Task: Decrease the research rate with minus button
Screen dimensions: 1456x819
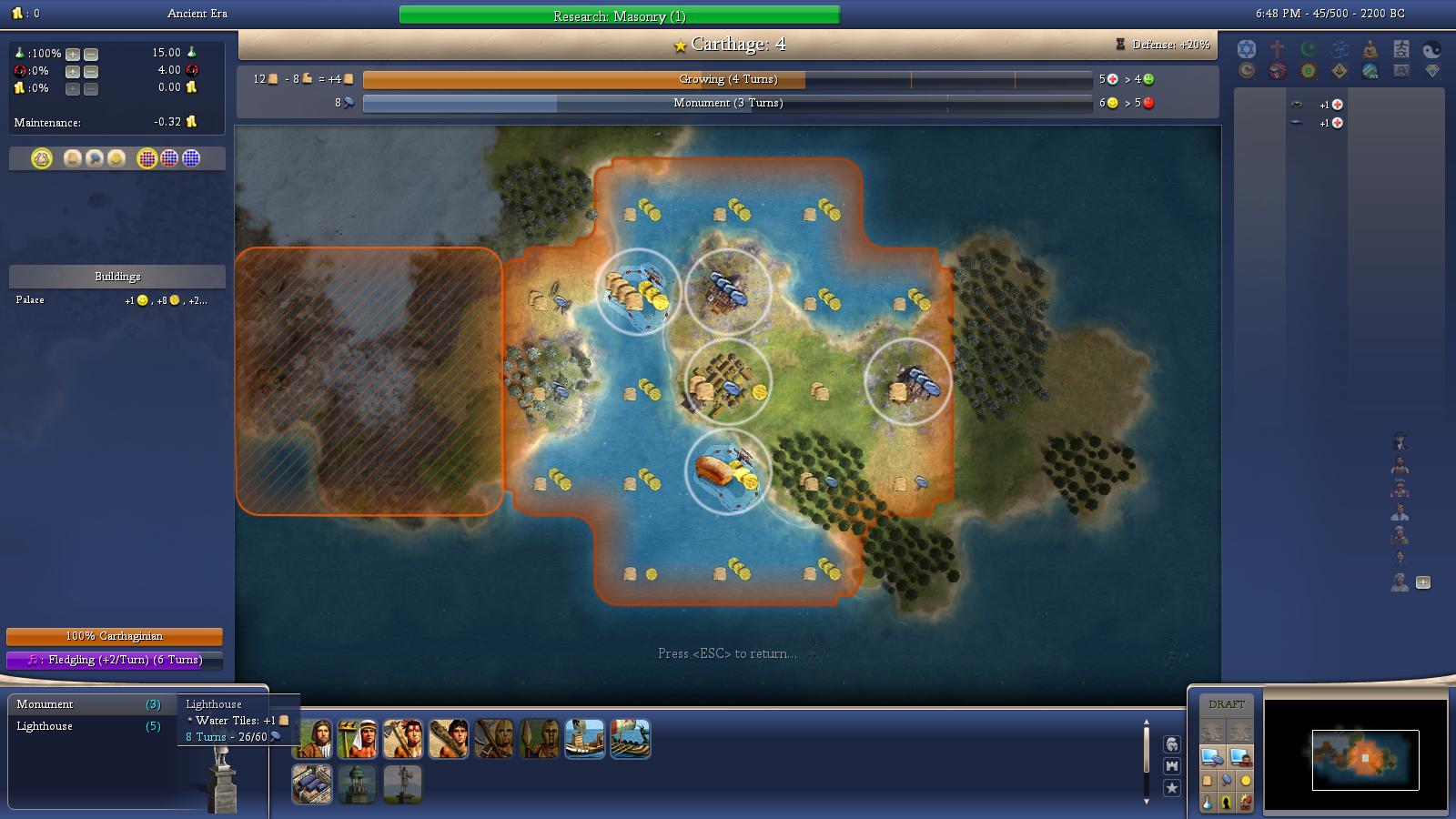Action: 91,54
